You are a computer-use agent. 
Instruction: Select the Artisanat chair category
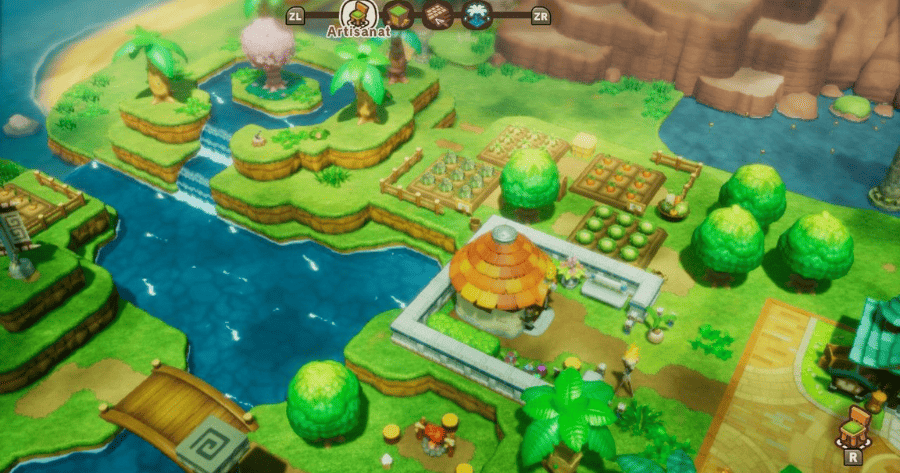pos(355,13)
